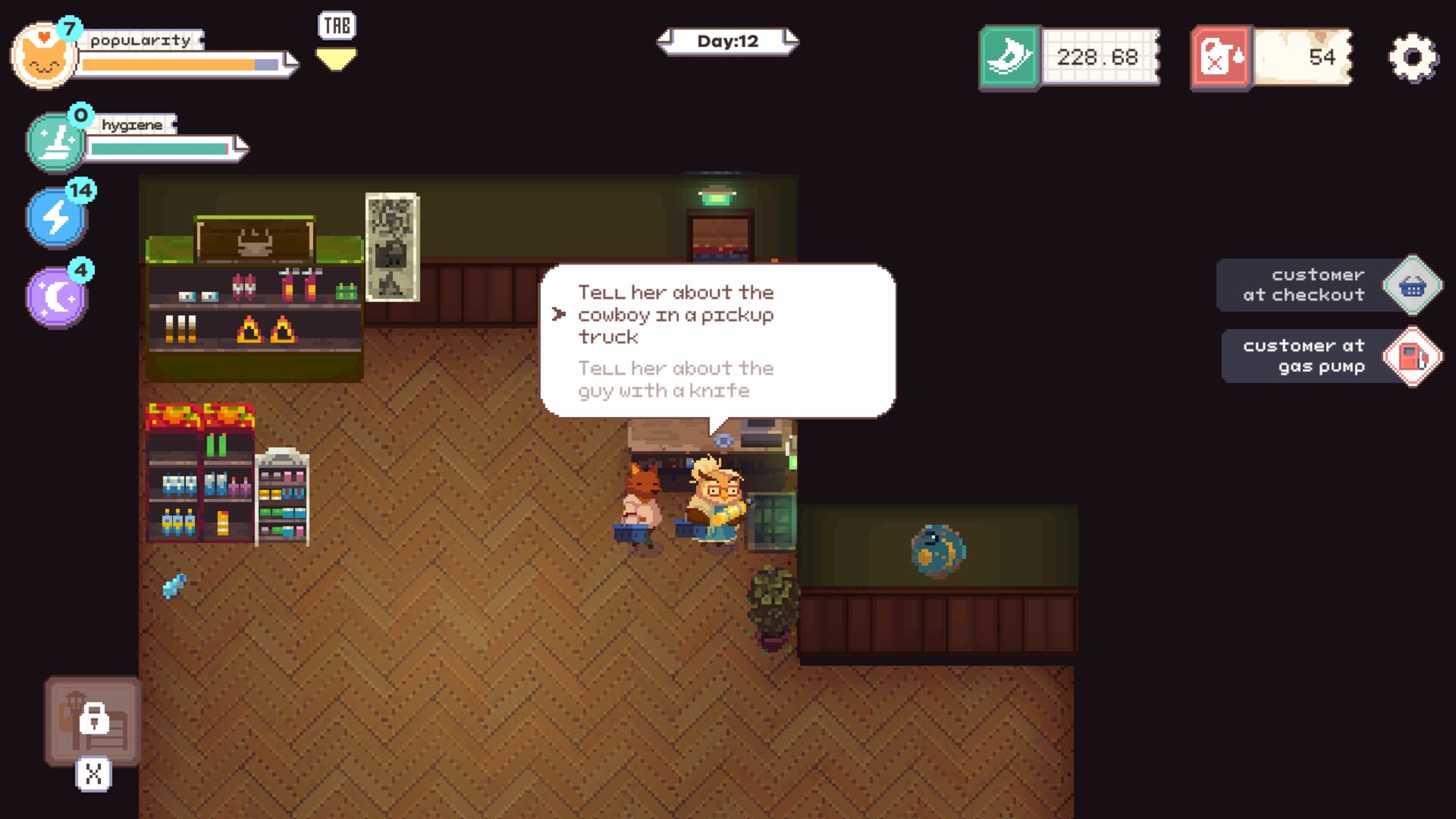Choose the cowboy in a pickup truck reply
The height and width of the screenshot is (819, 1456).
[x=675, y=314]
